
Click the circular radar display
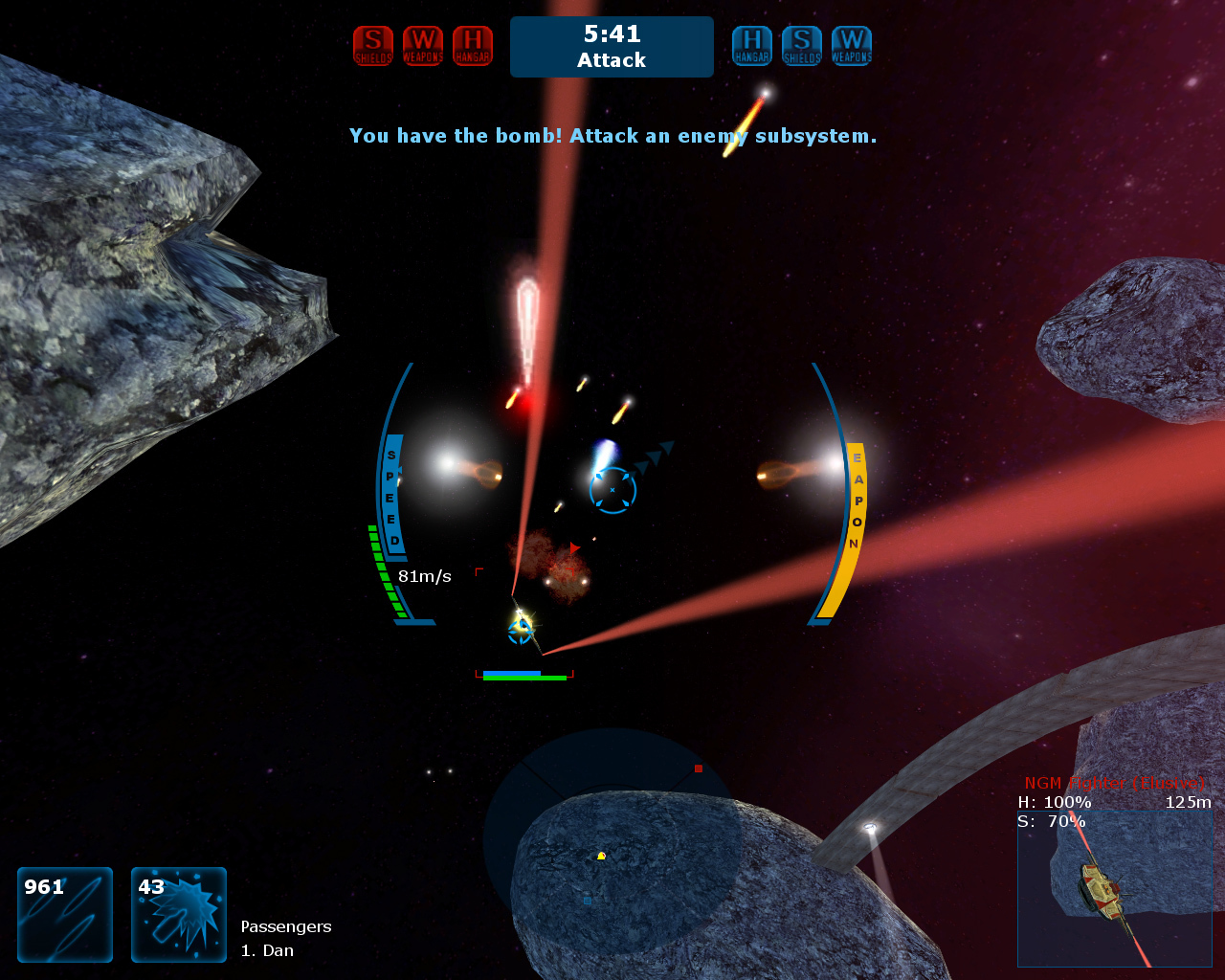(x=612, y=840)
